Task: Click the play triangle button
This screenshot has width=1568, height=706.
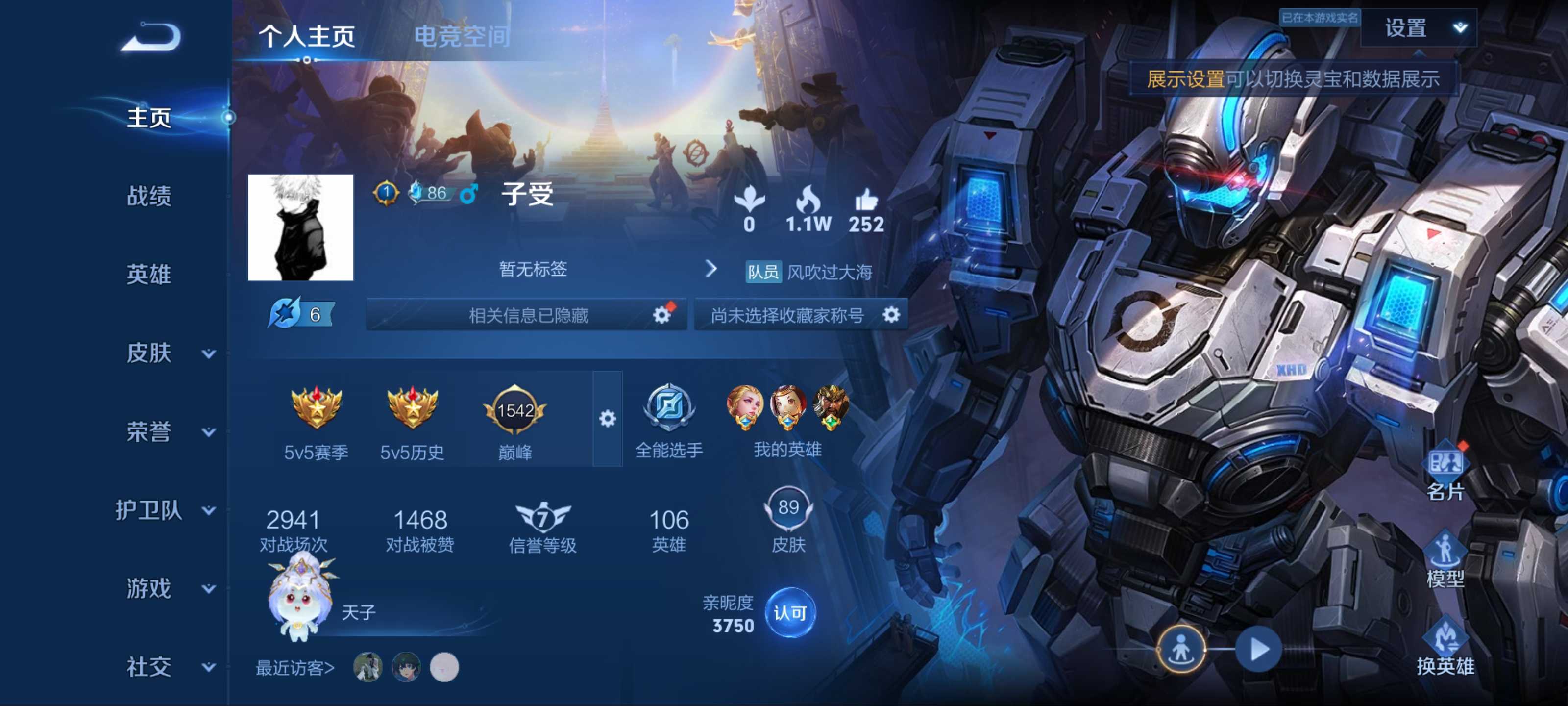Action: tap(1257, 649)
